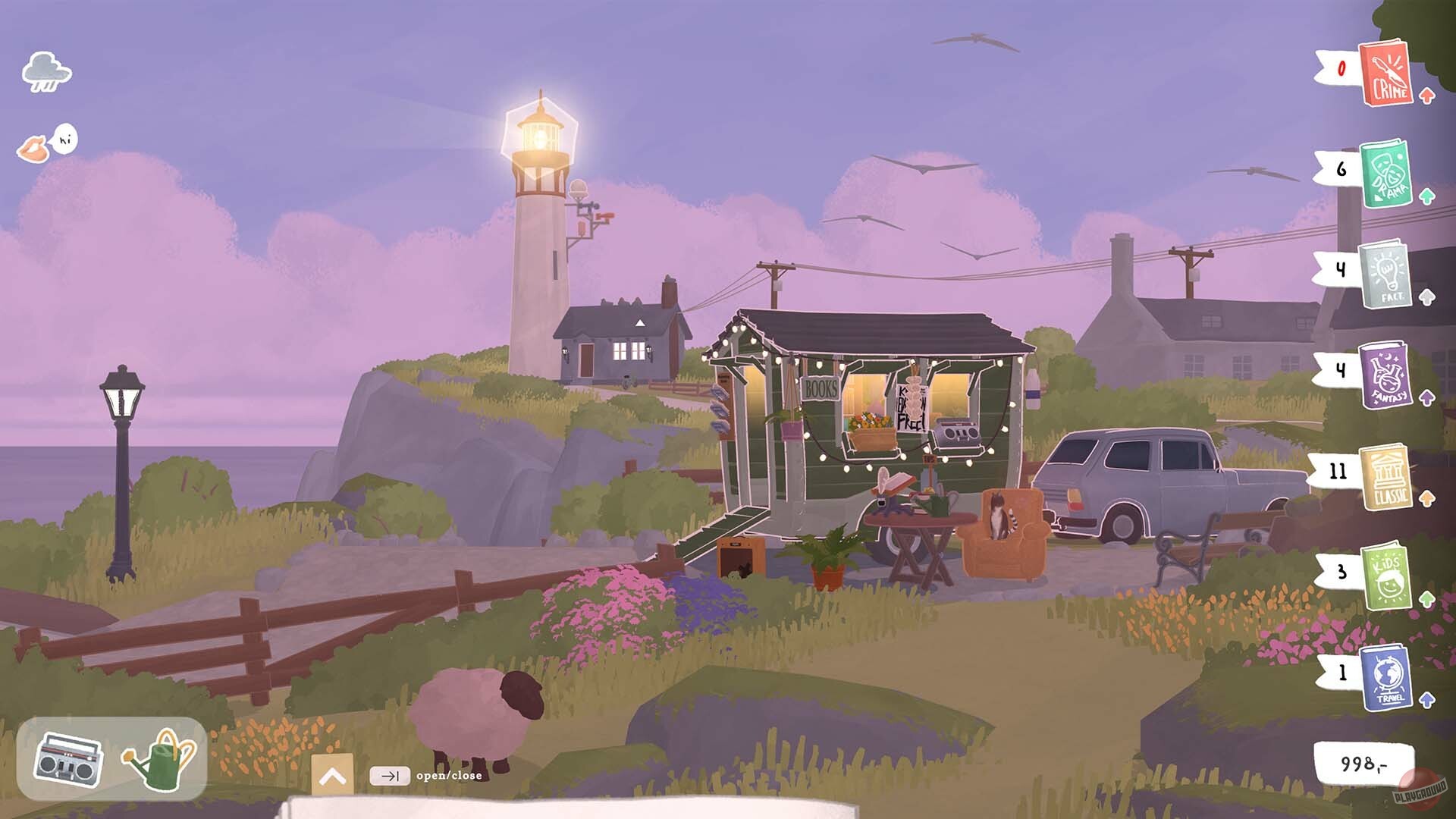The width and height of the screenshot is (1456, 819).
Task: Click the arrow beside the Classic book
Action: coord(1427,498)
